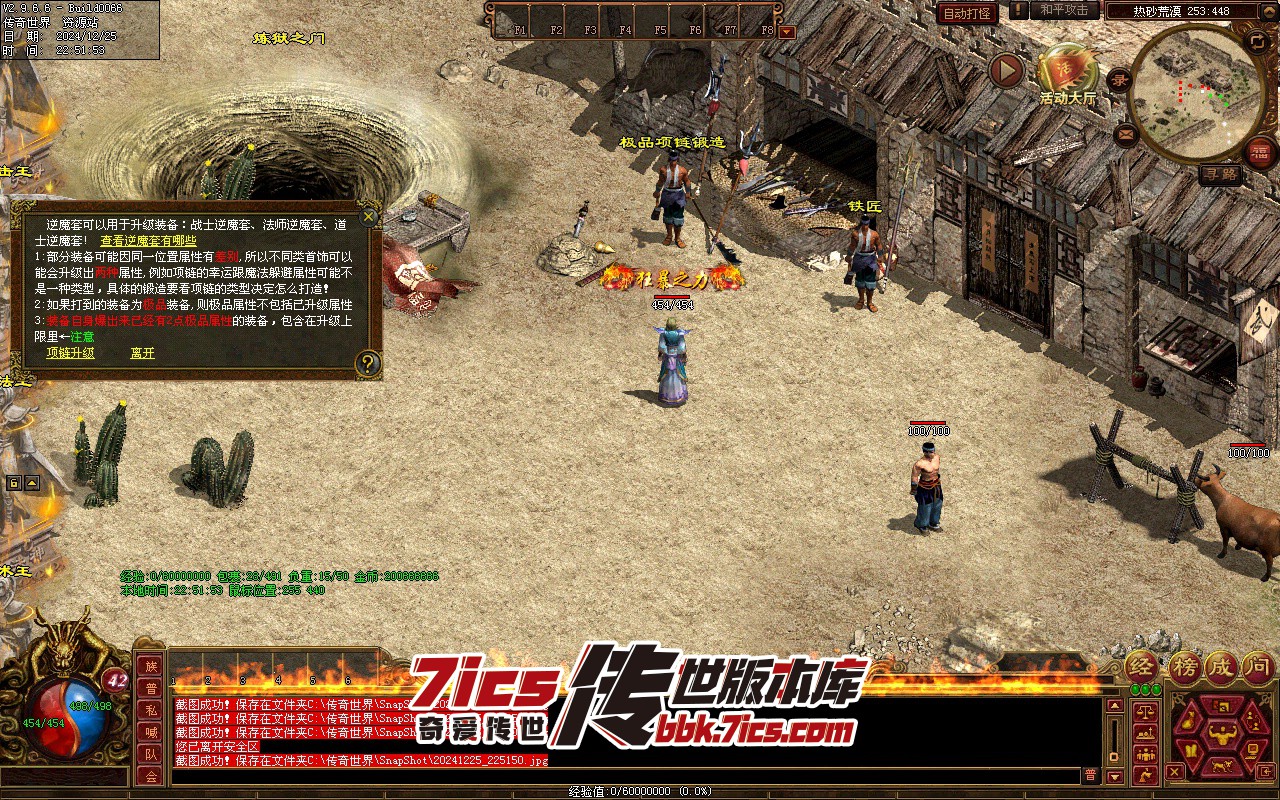1280x800 pixels.
Task: Open the mail envelope icon
Action: pyautogui.click(x=1127, y=133)
